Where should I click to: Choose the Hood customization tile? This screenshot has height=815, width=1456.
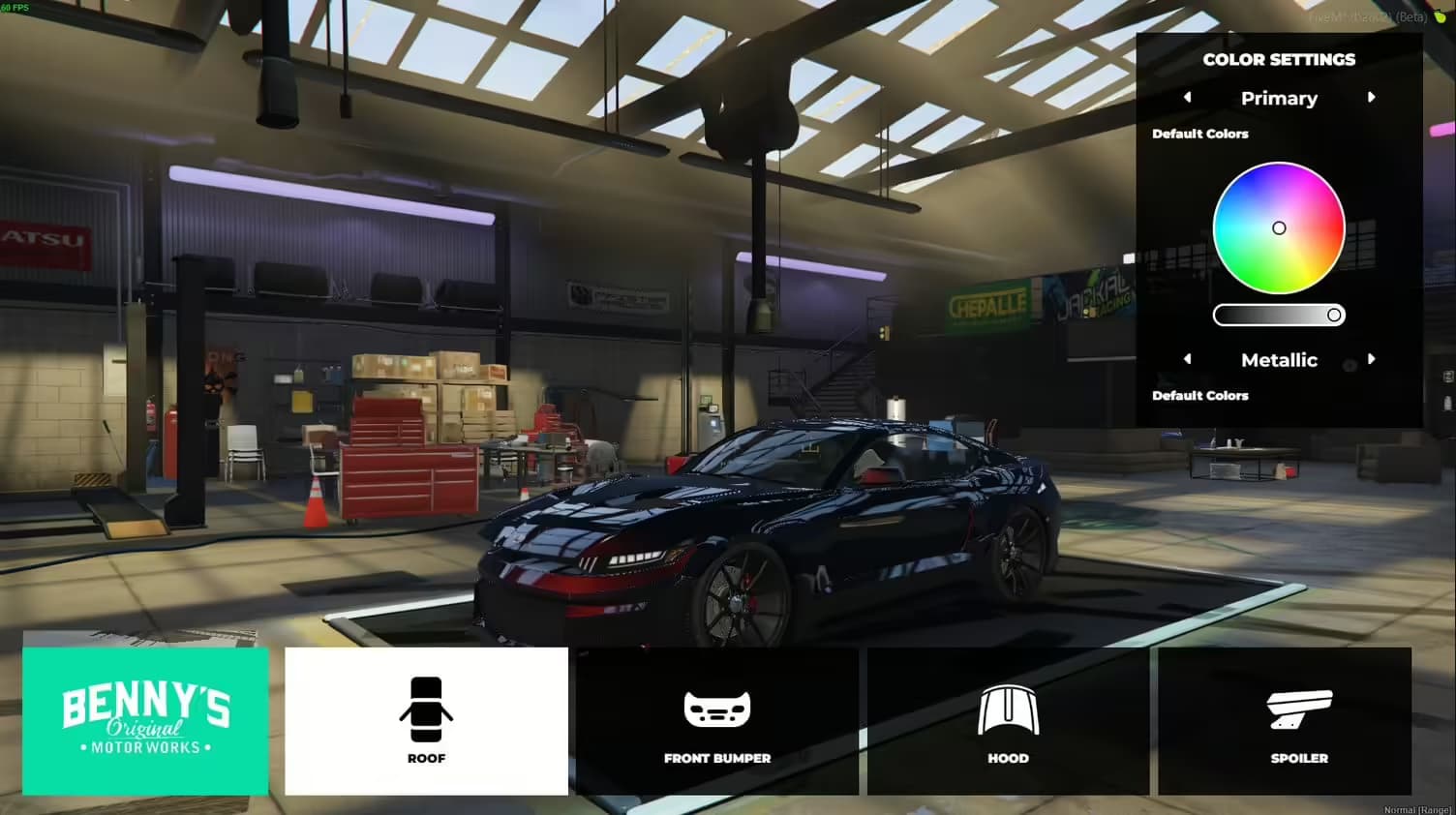click(1008, 721)
